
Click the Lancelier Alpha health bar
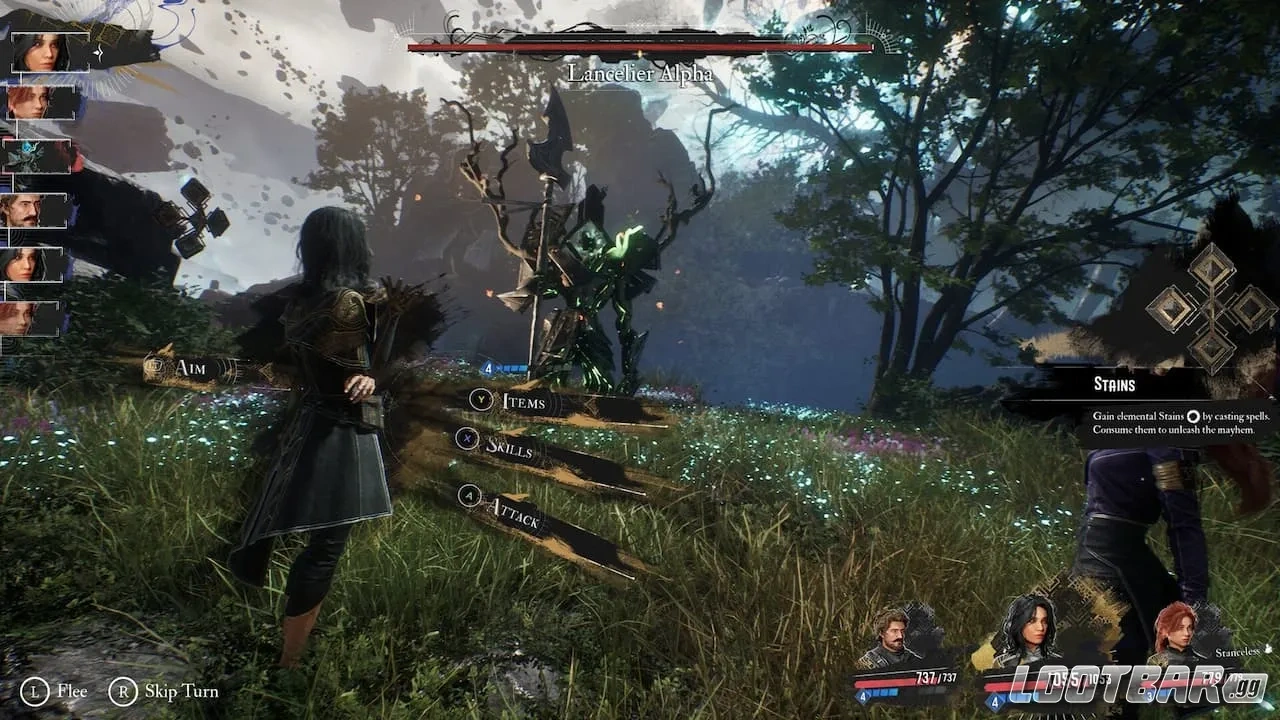640,45
